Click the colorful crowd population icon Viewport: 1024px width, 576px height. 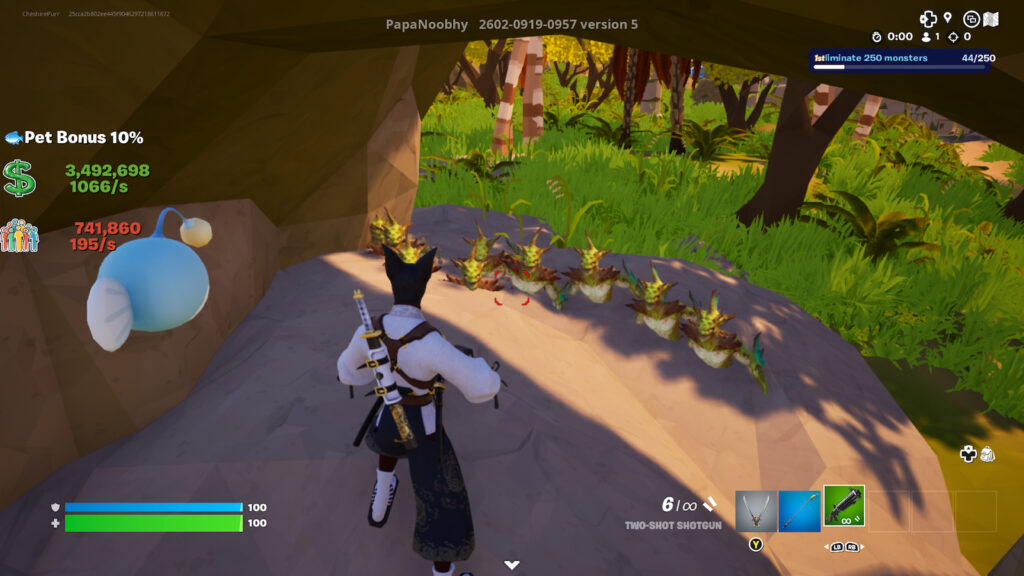19,236
